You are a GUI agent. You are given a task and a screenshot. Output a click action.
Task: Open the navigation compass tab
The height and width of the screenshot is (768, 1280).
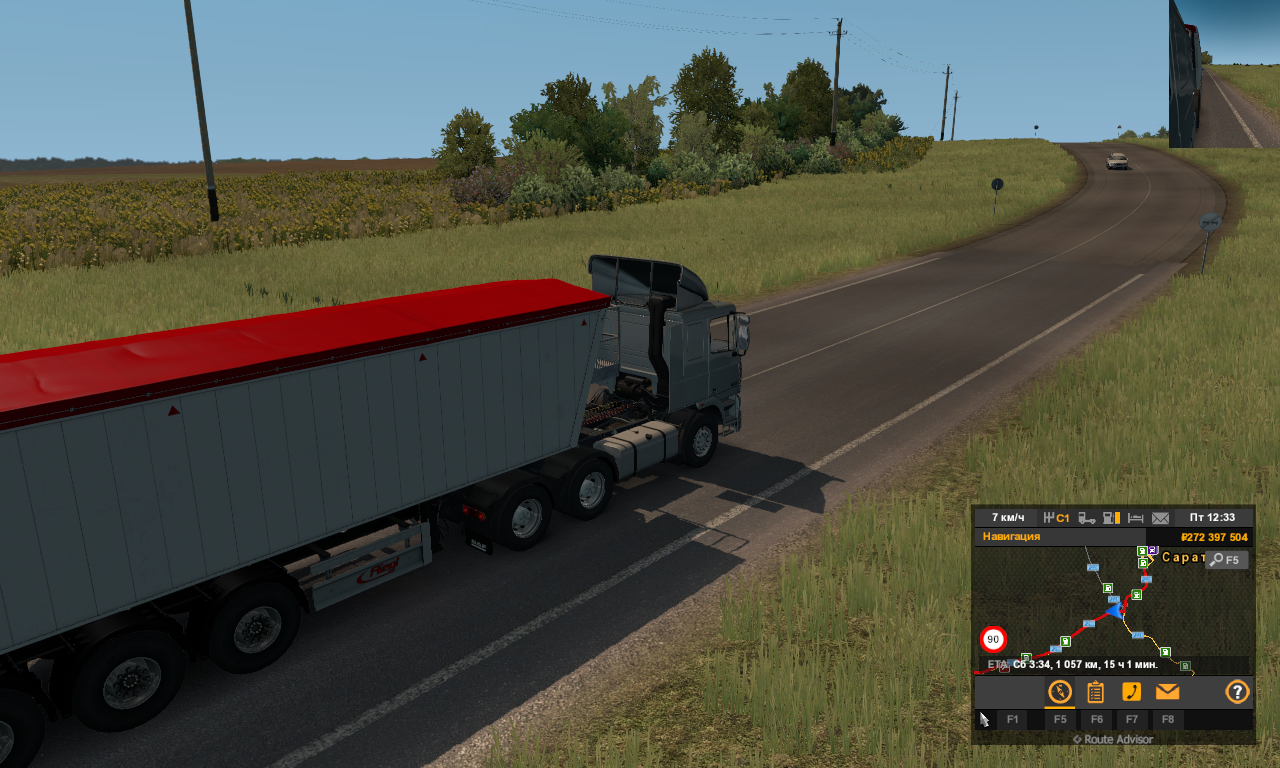tap(1060, 692)
